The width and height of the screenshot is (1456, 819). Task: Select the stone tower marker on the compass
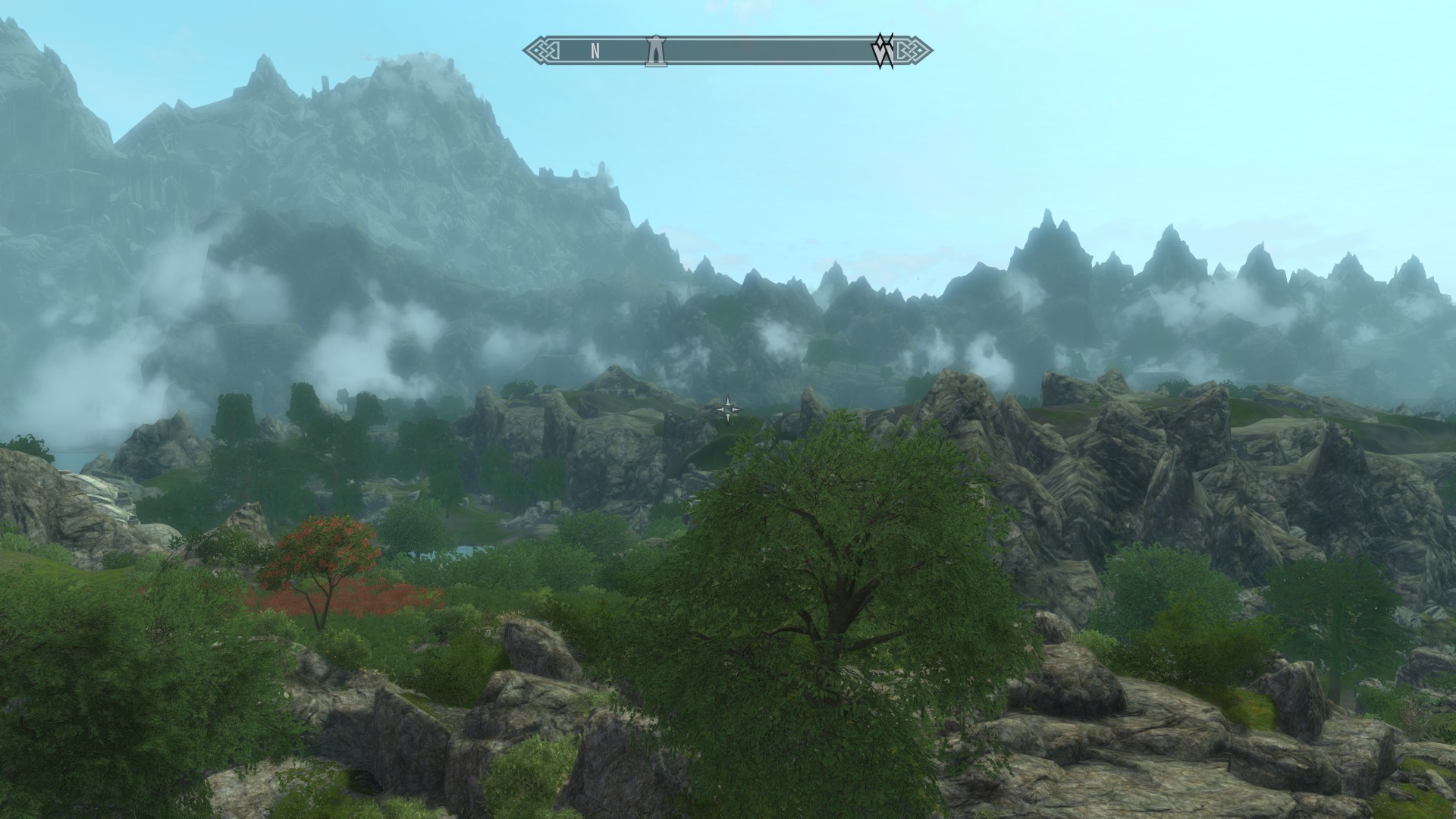(655, 51)
